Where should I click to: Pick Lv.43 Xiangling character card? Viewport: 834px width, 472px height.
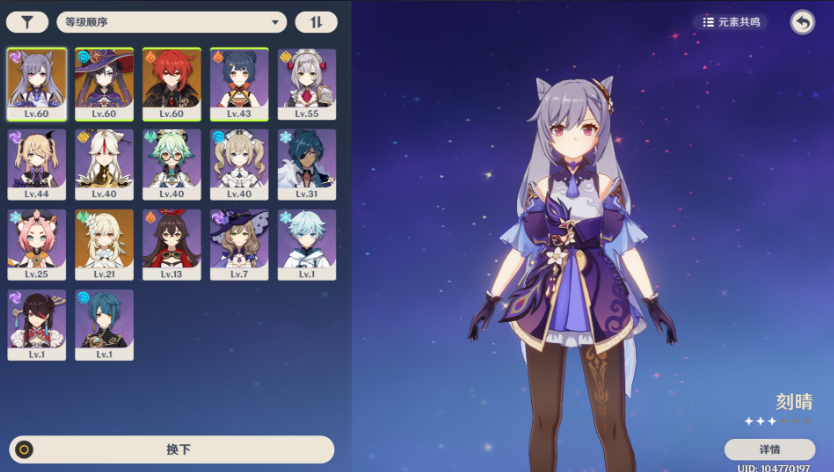[x=240, y=84]
